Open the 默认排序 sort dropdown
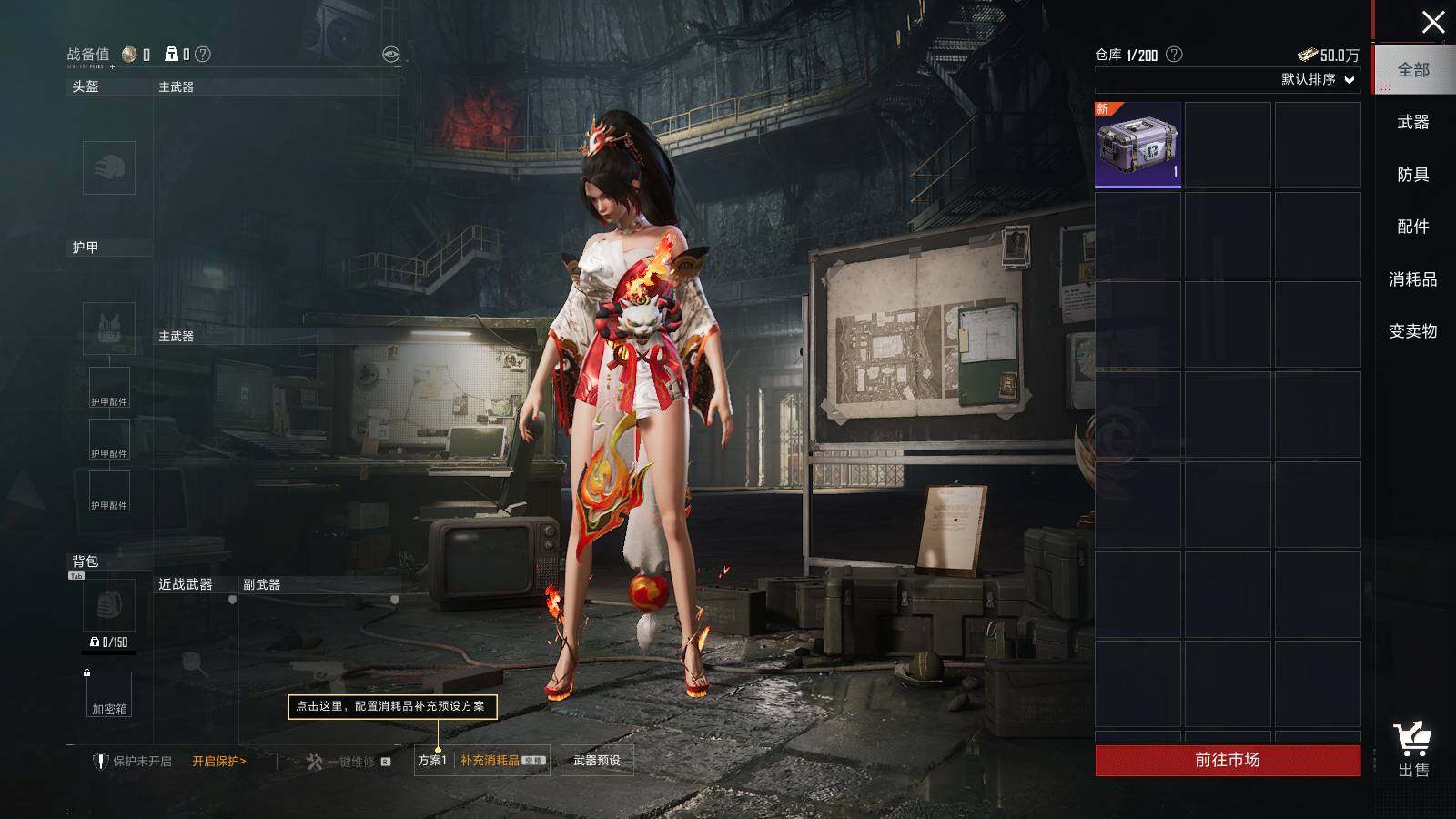Viewport: 1456px width, 819px height. (1318, 79)
